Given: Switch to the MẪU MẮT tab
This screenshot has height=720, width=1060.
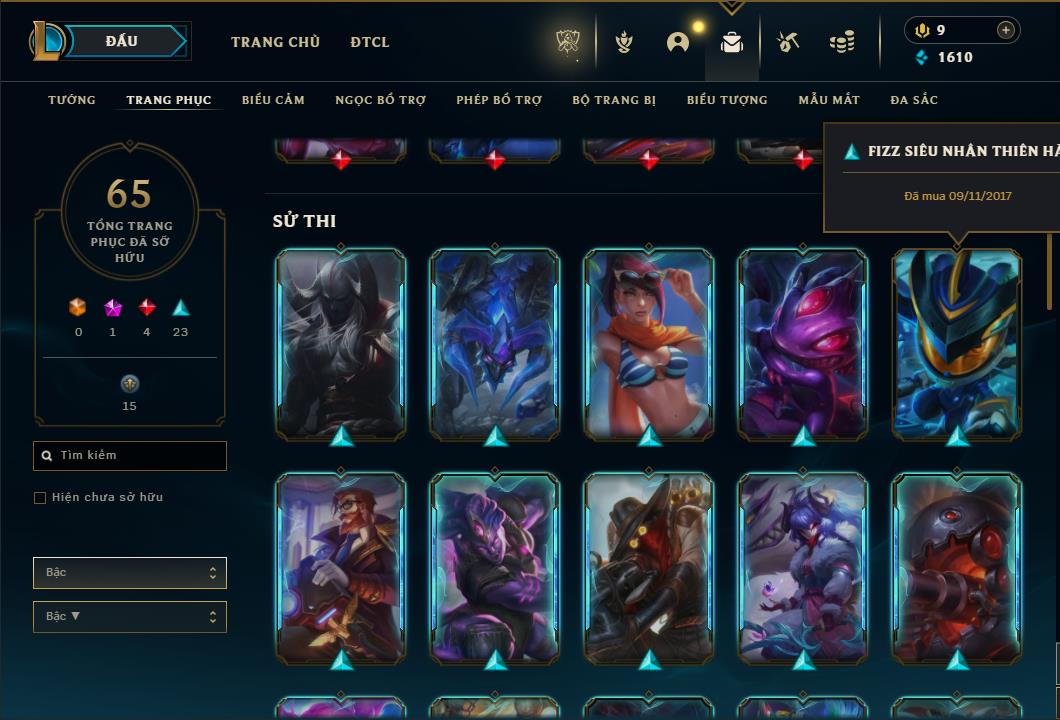Looking at the screenshot, I should point(829,100).
